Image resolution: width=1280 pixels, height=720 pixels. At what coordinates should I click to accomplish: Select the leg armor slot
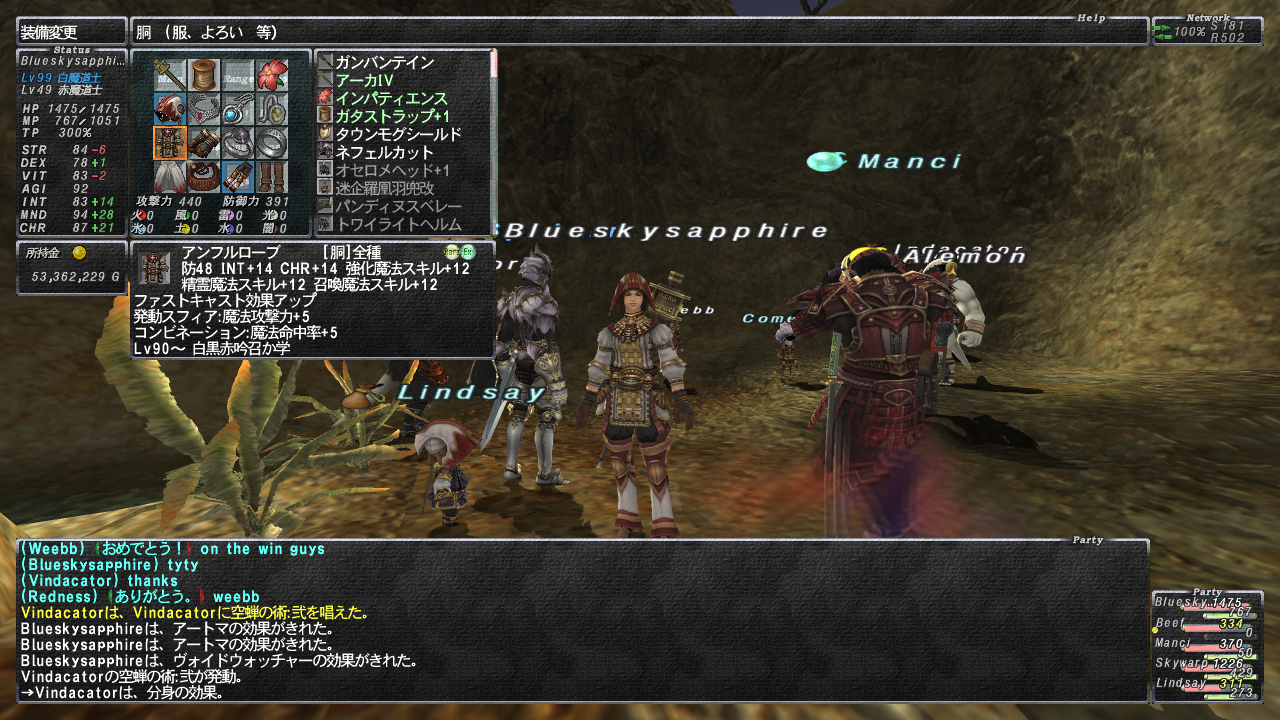click(x=238, y=177)
